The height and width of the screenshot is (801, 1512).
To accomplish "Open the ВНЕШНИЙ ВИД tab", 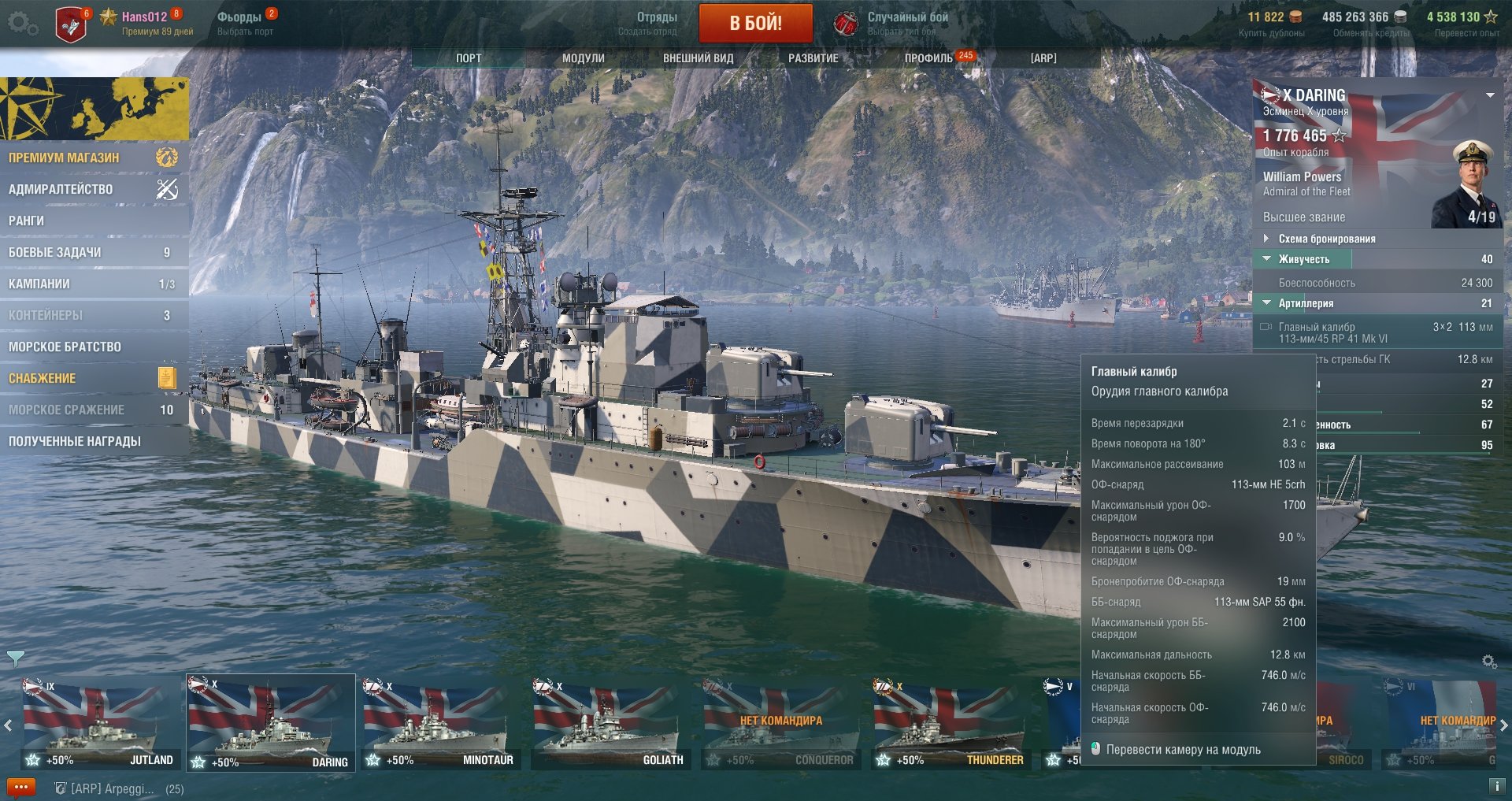I will [x=698, y=58].
